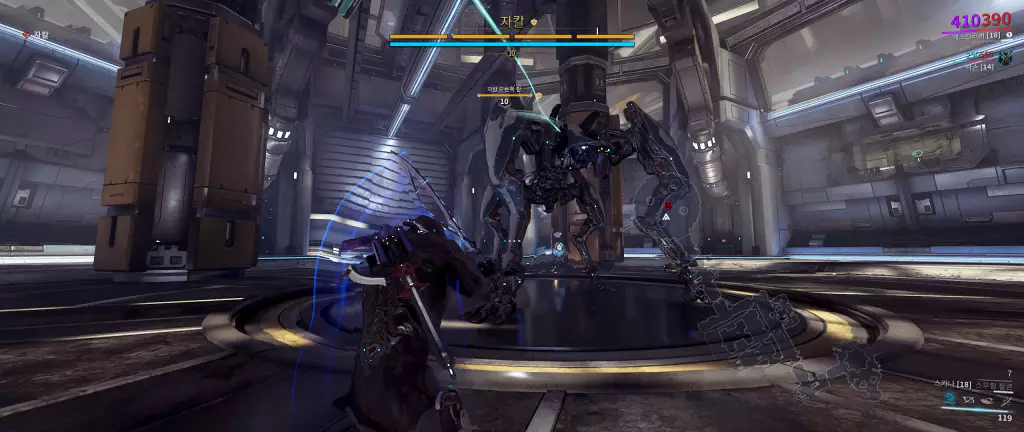Activate the highlighted blue first ability icon
Viewport: 1024px width, 432px height.
point(950,398)
